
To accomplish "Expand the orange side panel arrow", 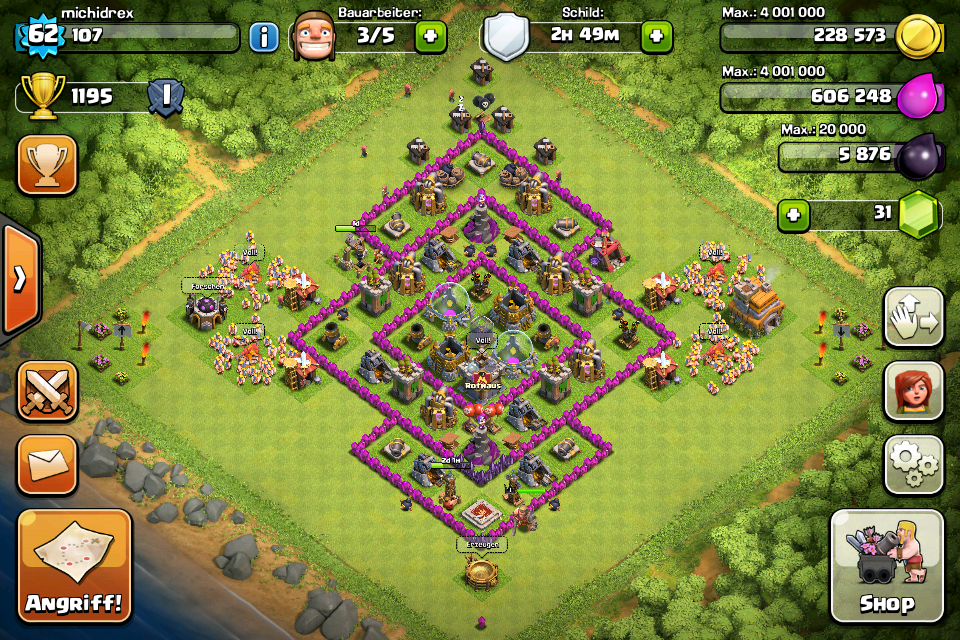I will [x=20, y=278].
